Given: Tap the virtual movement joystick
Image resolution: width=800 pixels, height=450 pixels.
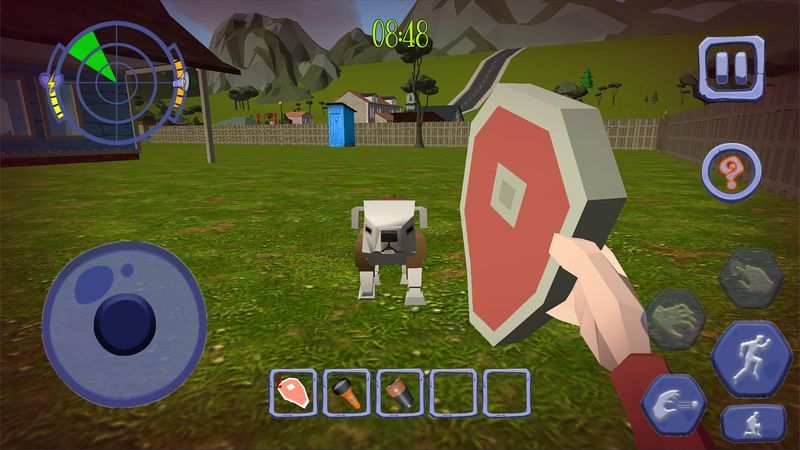Looking at the screenshot, I should tap(123, 322).
